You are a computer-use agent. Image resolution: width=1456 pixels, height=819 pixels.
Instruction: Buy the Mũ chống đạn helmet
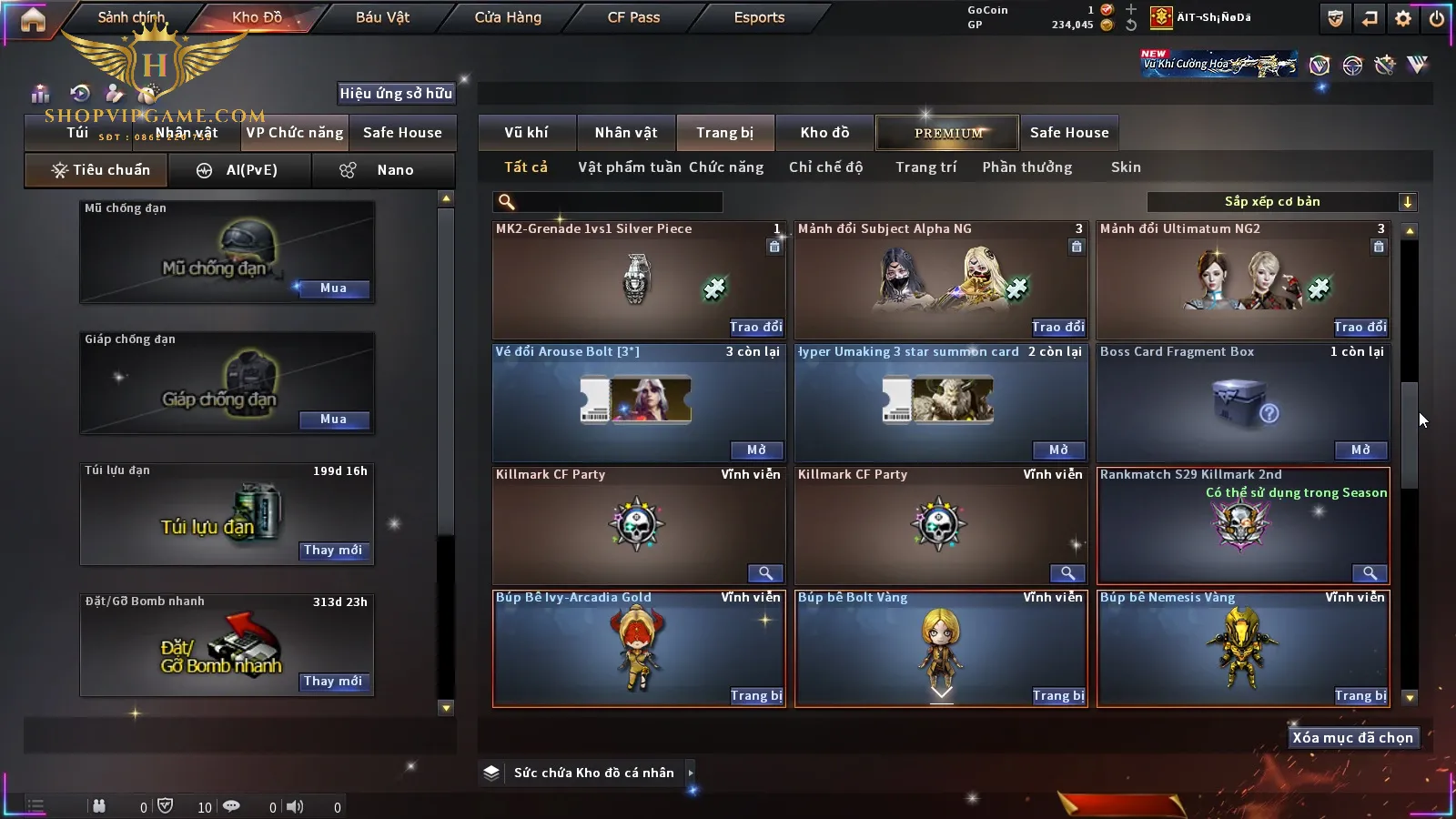click(333, 288)
